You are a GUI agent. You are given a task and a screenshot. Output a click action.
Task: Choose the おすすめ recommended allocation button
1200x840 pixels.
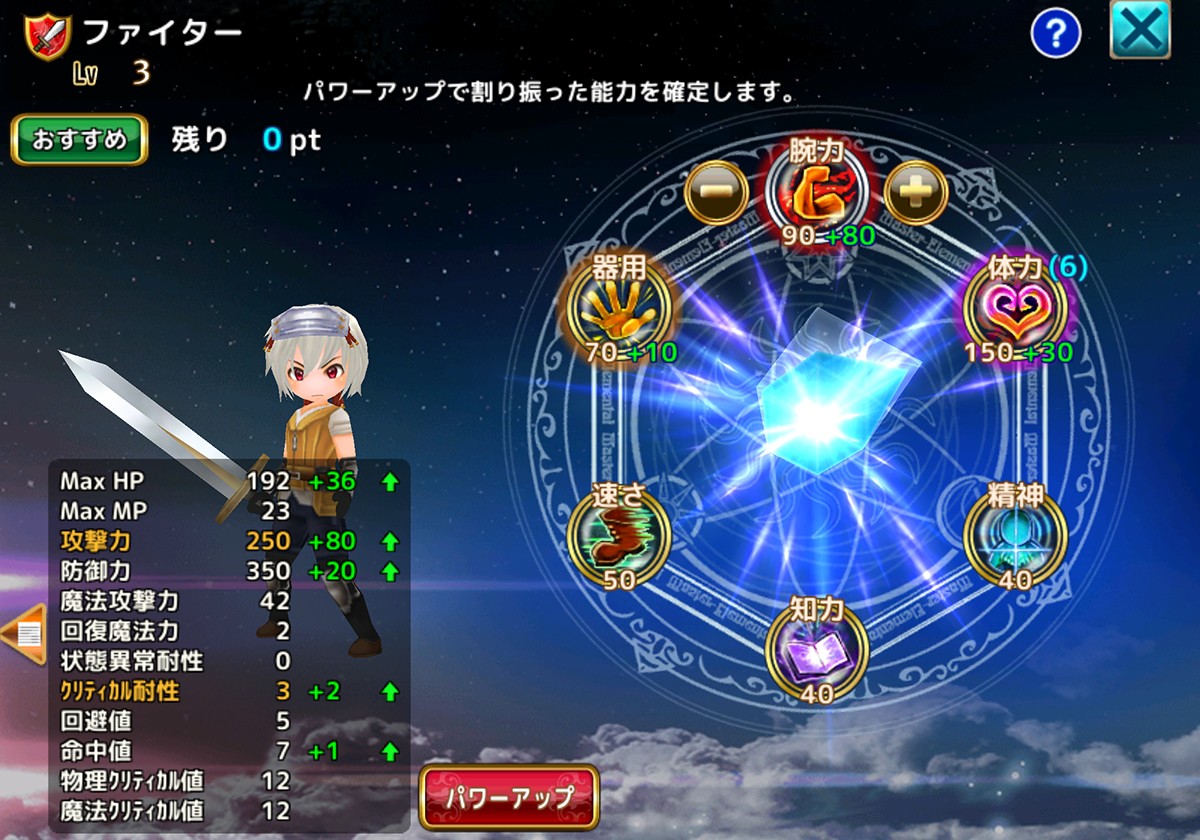[79, 140]
